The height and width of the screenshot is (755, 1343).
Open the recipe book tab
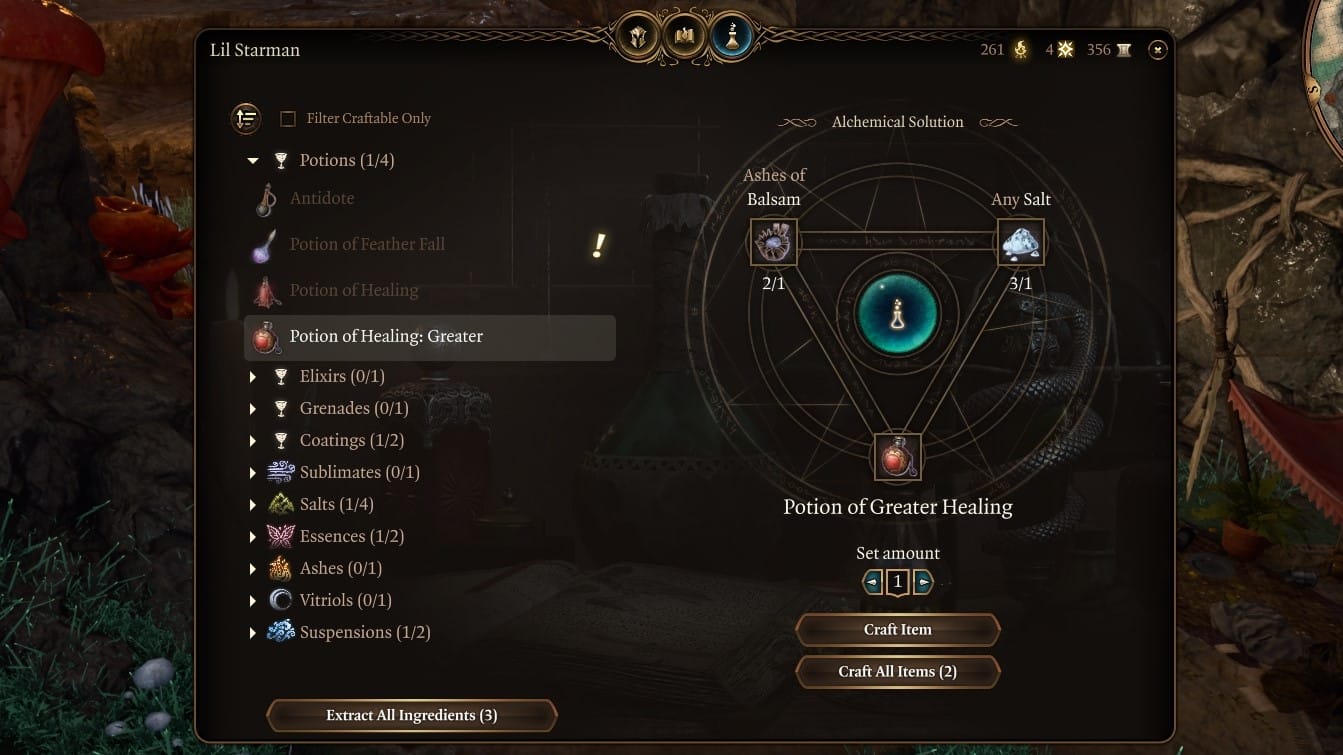pyautogui.click(x=684, y=33)
